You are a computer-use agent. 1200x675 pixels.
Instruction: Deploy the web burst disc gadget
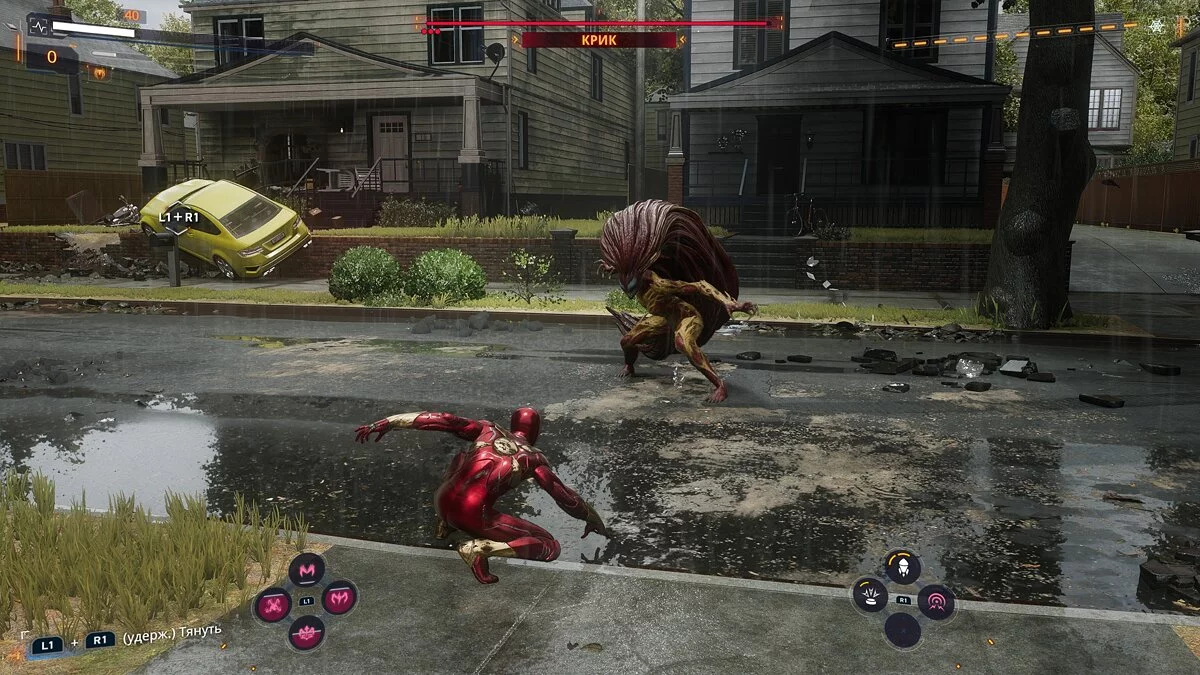point(870,596)
